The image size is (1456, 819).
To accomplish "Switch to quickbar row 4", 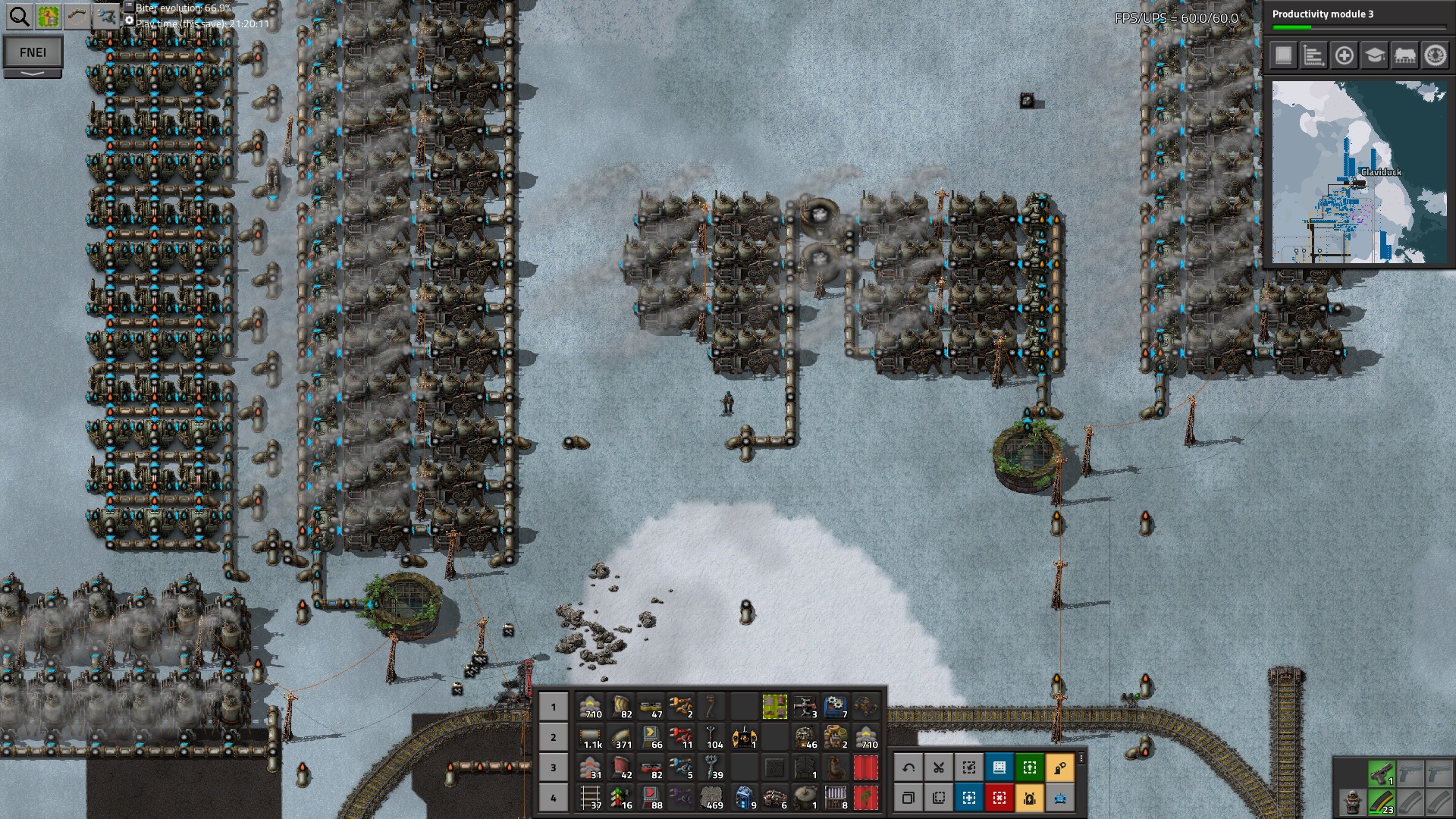I will point(554,798).
